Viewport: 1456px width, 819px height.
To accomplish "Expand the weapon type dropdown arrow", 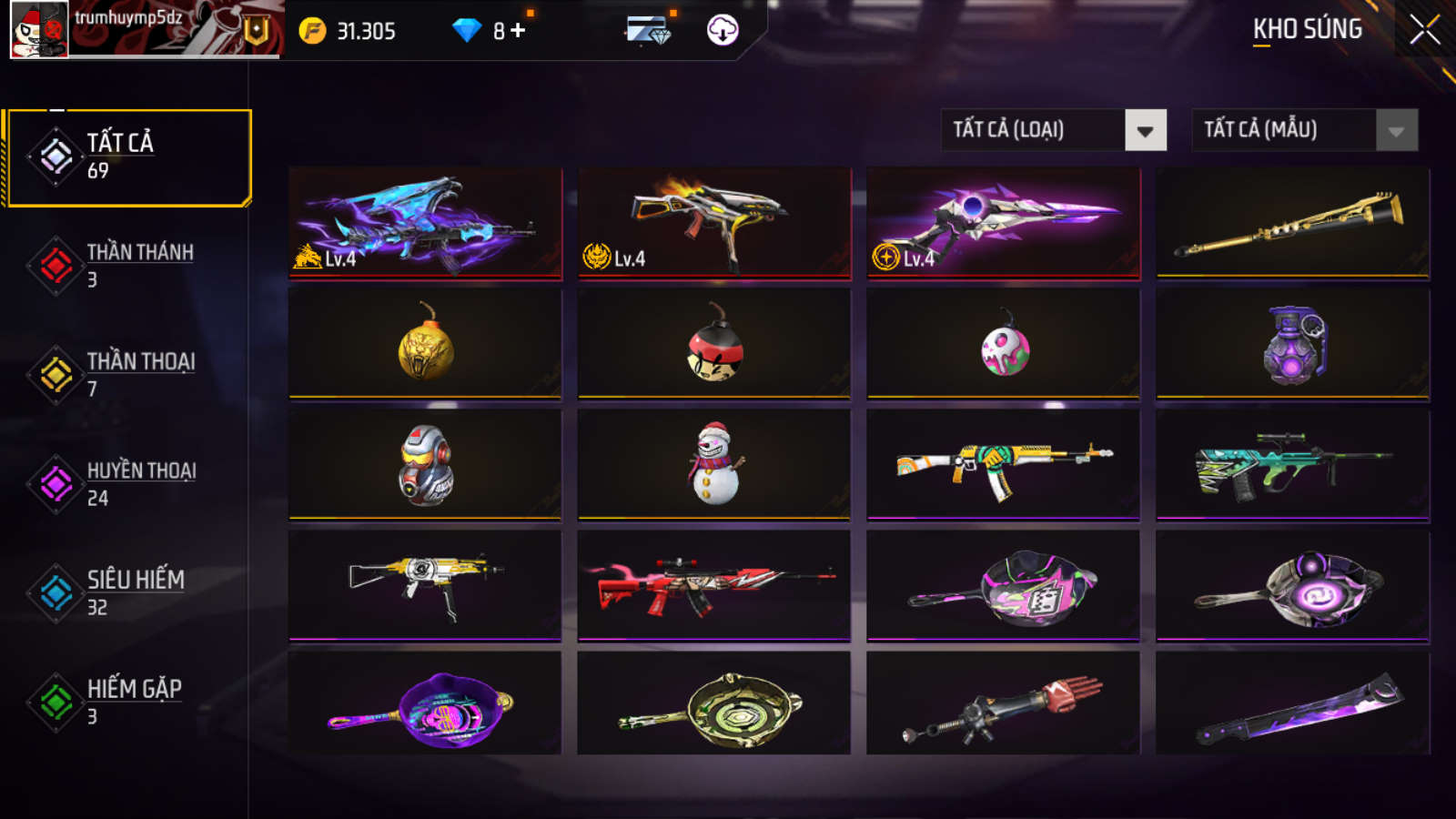I will 1145,129.
